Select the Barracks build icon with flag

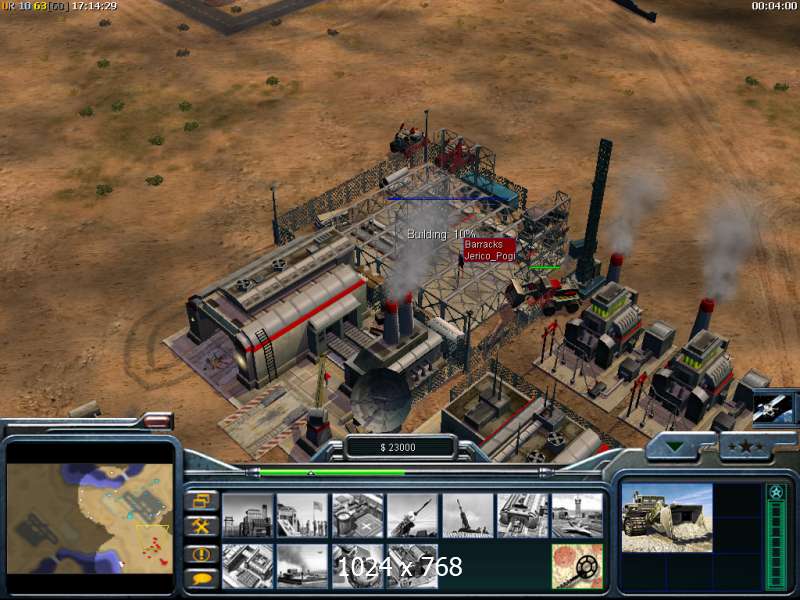click(x=302, y=516)
